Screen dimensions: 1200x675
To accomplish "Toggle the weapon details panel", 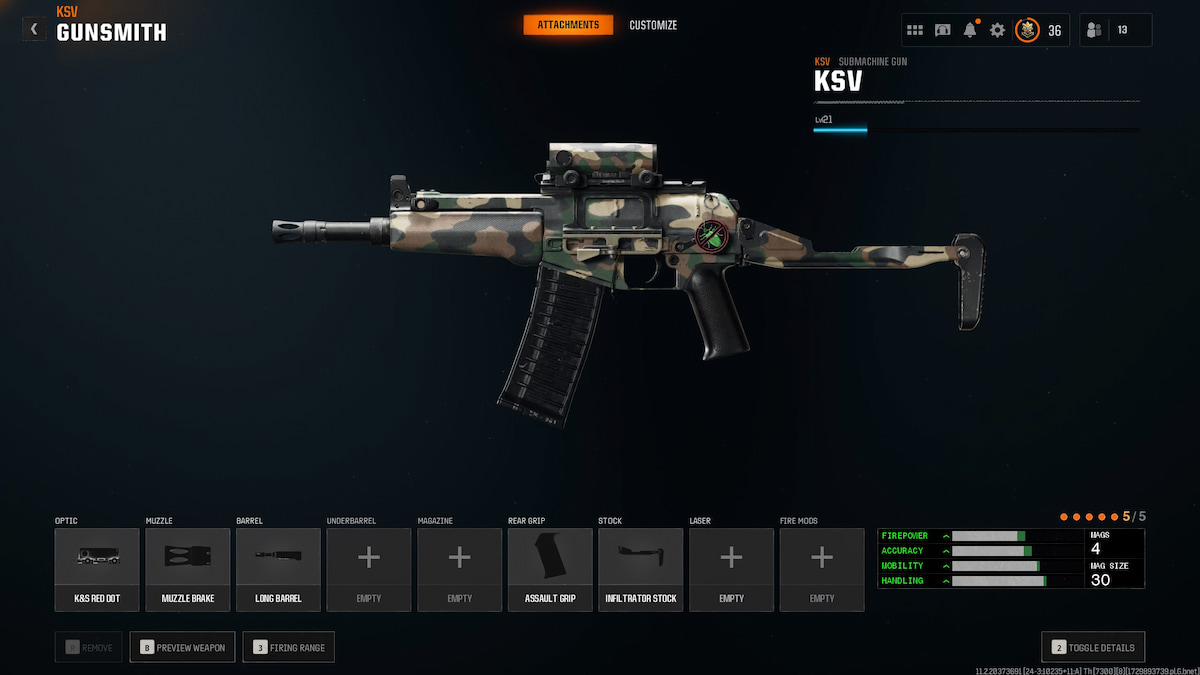I will (1093, 647).
